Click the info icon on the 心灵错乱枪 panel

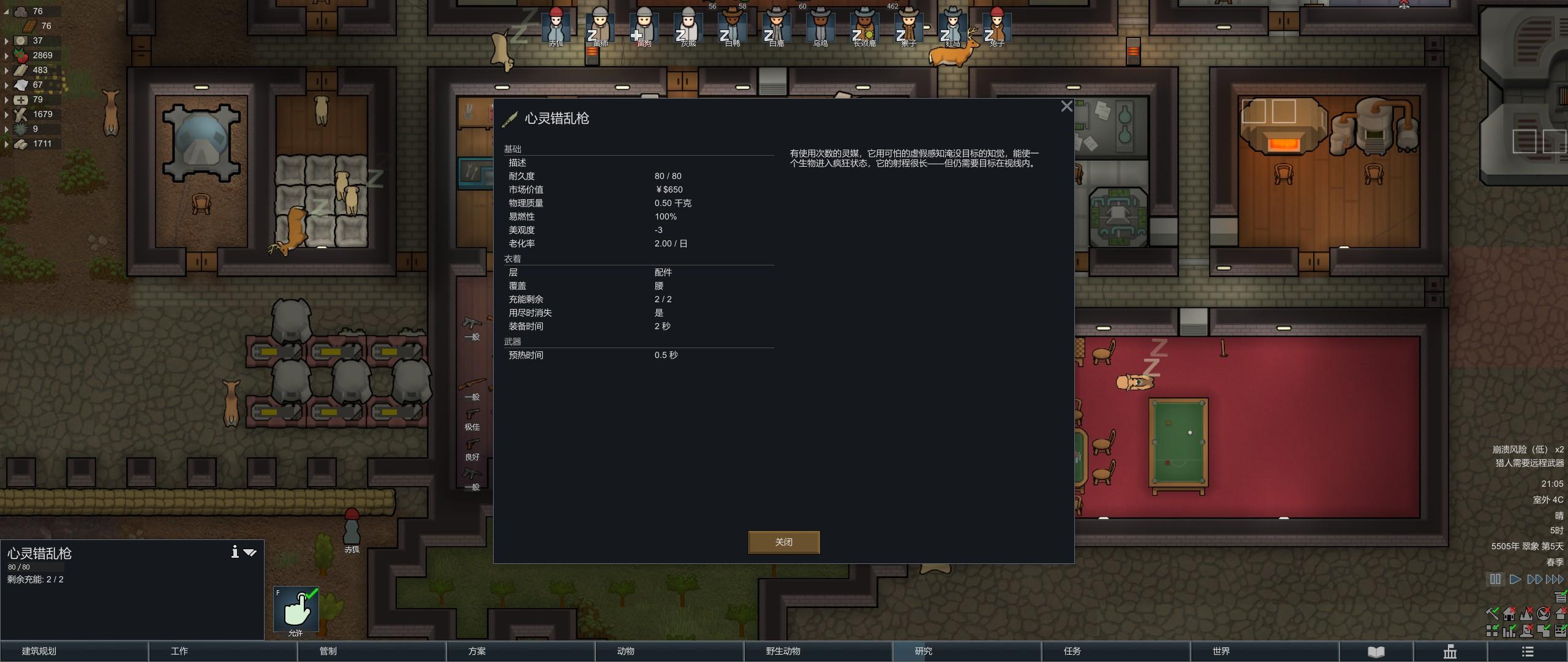pyautogui.click(x=235, y=552)
